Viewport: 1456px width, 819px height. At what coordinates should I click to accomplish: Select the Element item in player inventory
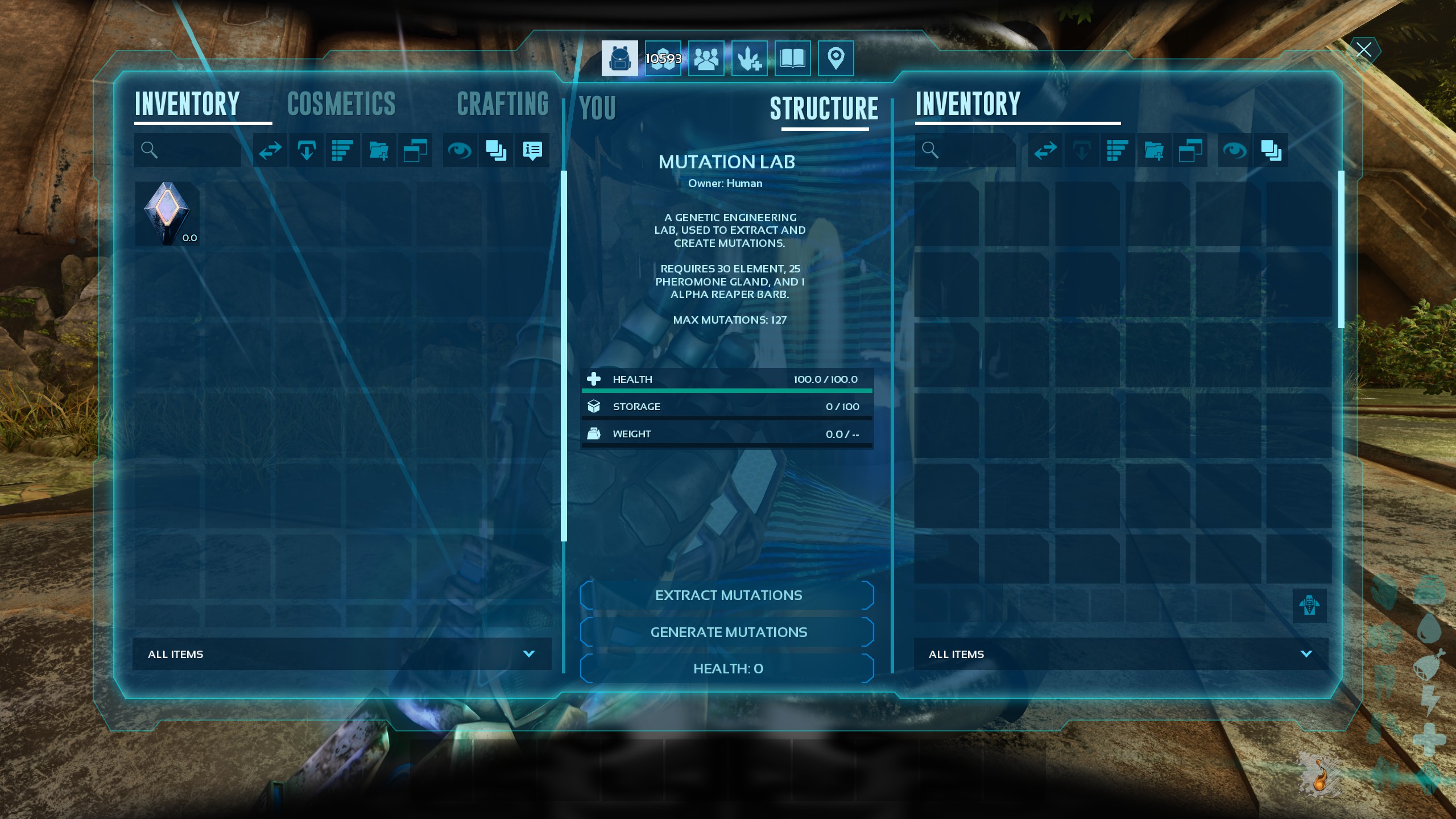(167, 214)
